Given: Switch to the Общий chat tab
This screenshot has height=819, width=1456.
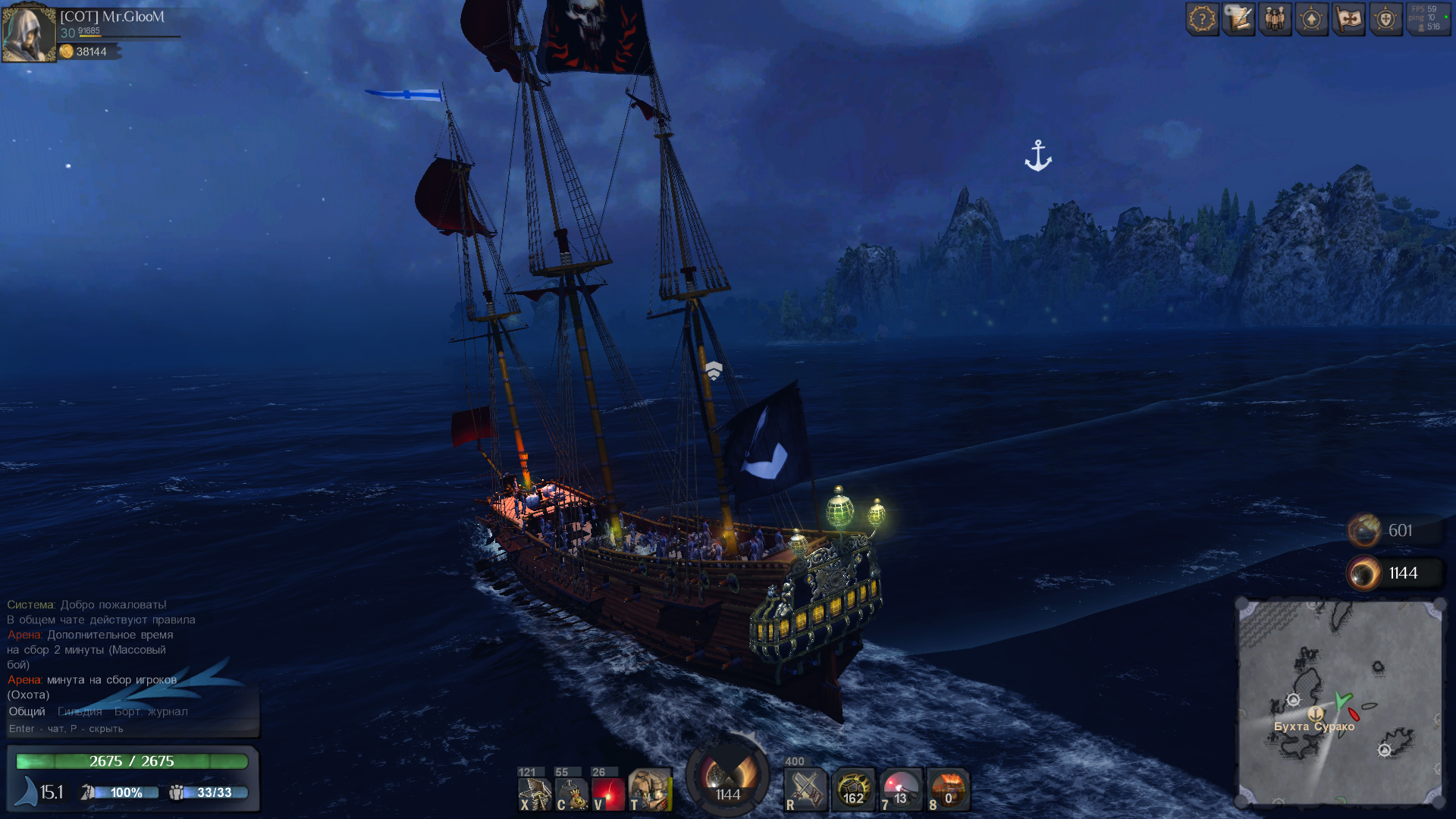Looking at the screenshot, I should (27, 711).
